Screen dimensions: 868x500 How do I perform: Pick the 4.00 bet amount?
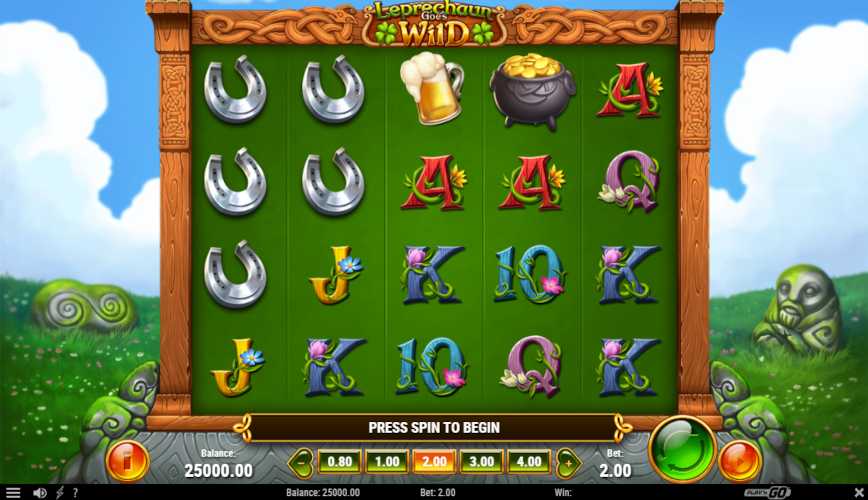coord(528,462)
